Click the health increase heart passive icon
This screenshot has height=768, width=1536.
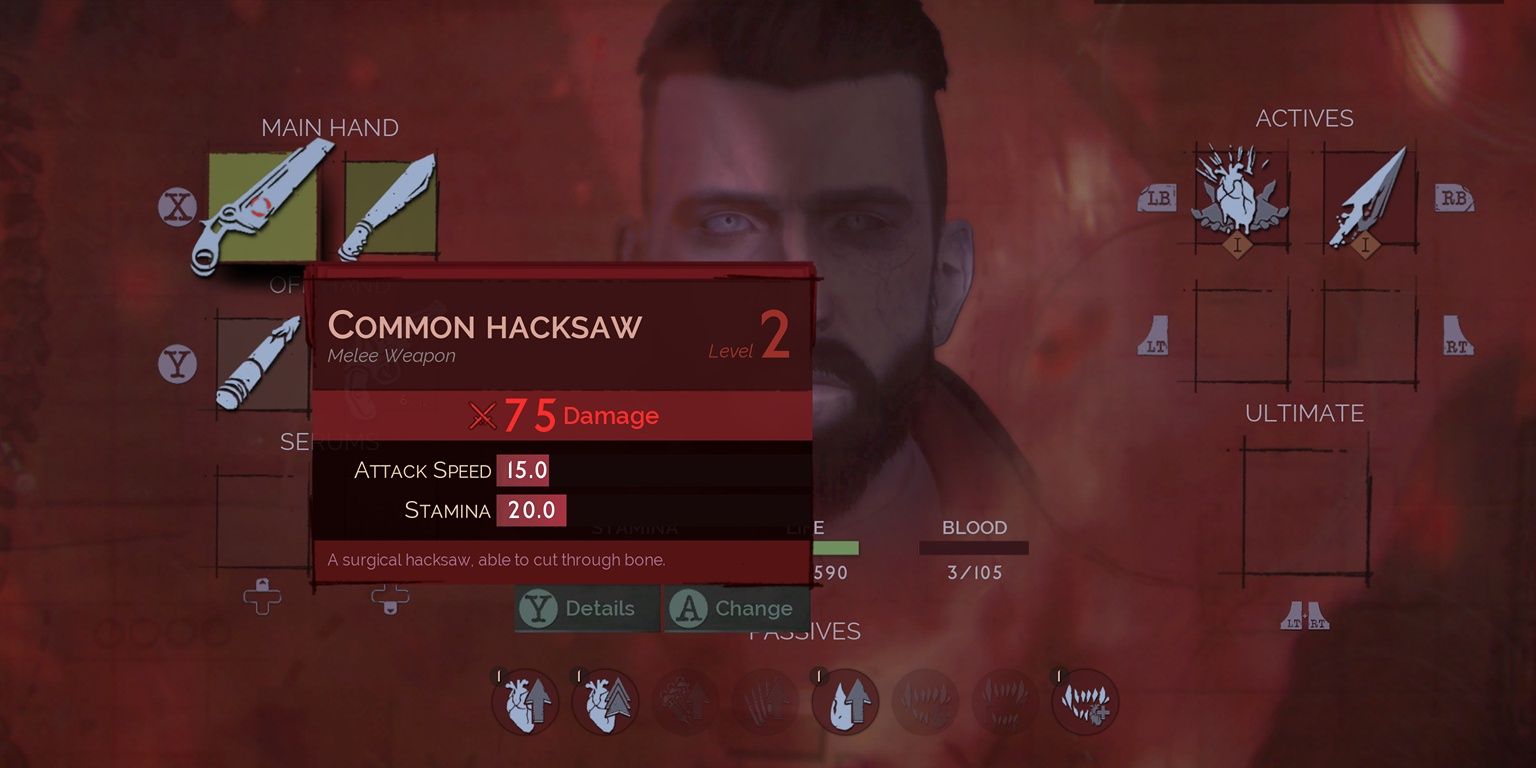(x=525, y=702)
